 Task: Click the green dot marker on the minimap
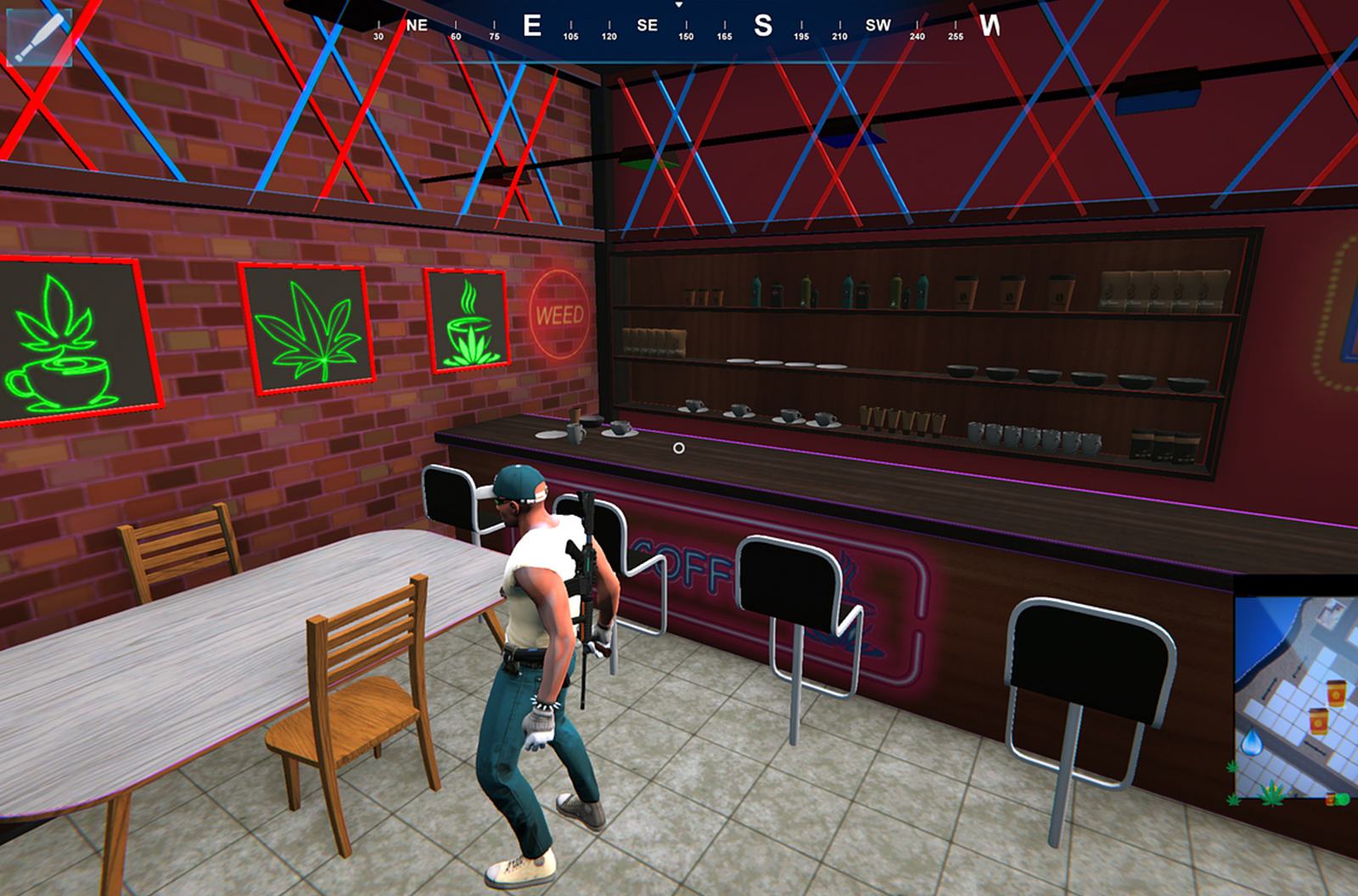(1344, 799)
